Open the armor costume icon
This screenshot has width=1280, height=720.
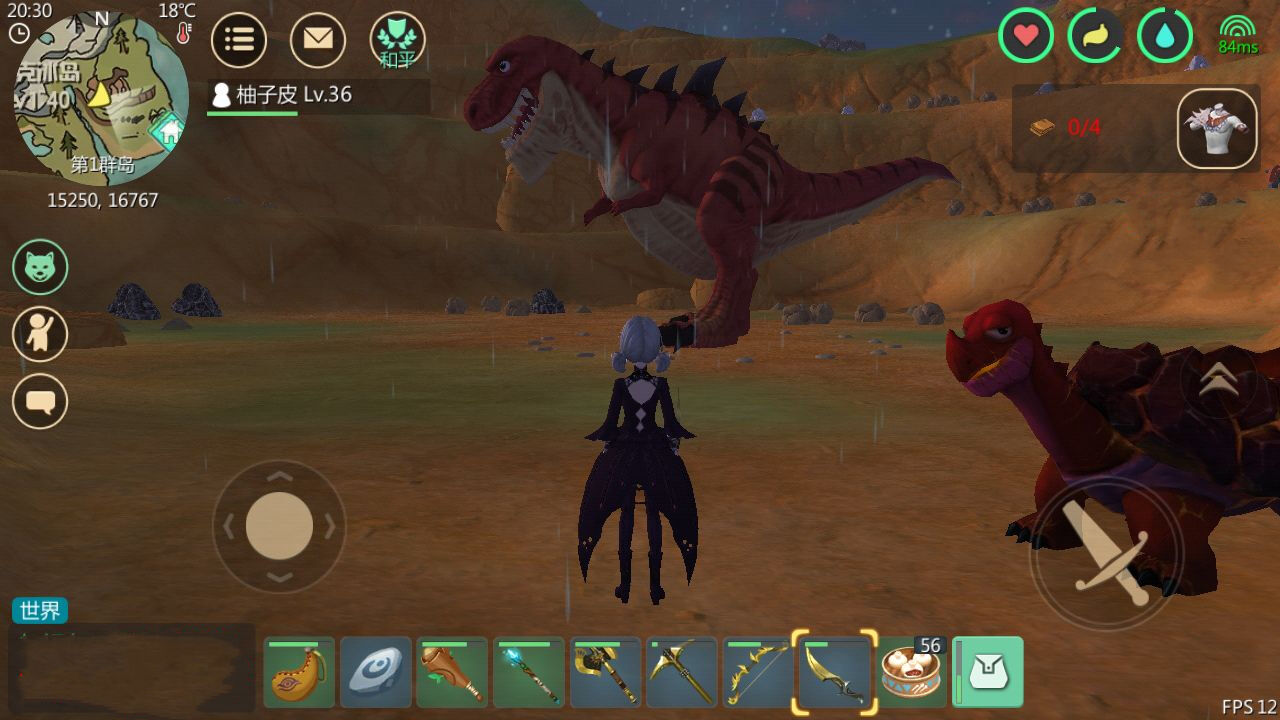[1217, 128]
